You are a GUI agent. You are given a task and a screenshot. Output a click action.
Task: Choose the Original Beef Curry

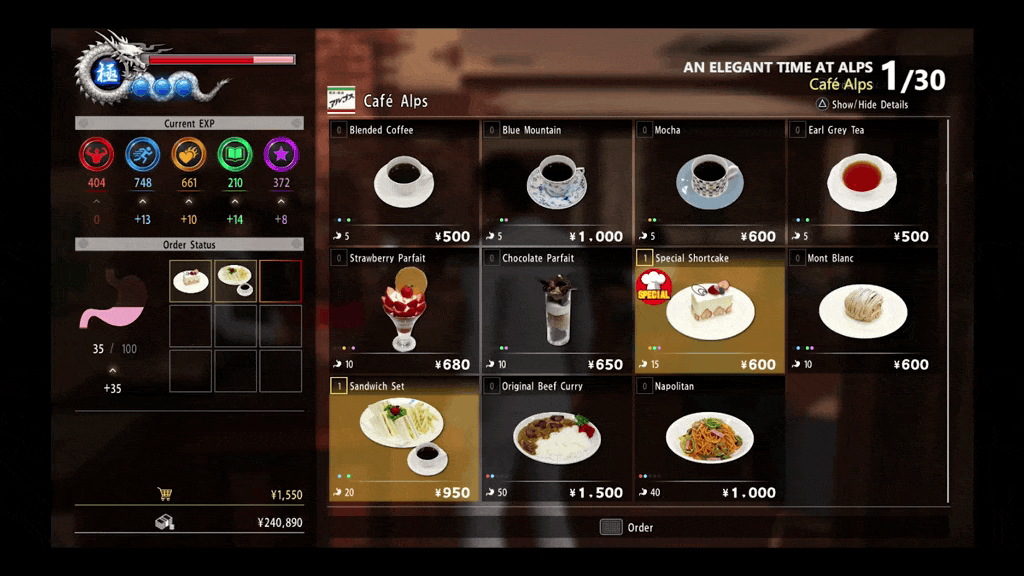pos(556,438)
